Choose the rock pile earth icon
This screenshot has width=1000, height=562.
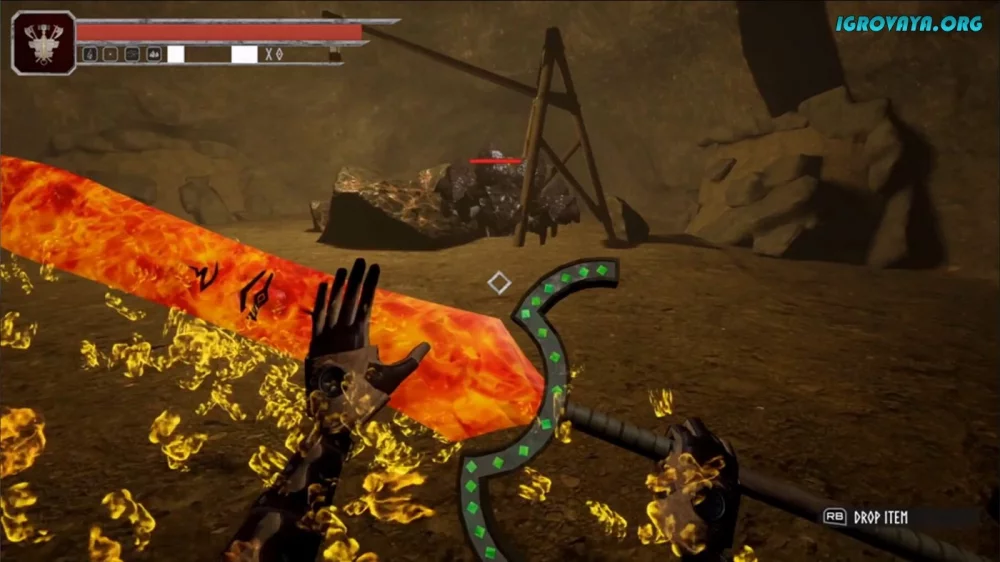pos(154,54)
